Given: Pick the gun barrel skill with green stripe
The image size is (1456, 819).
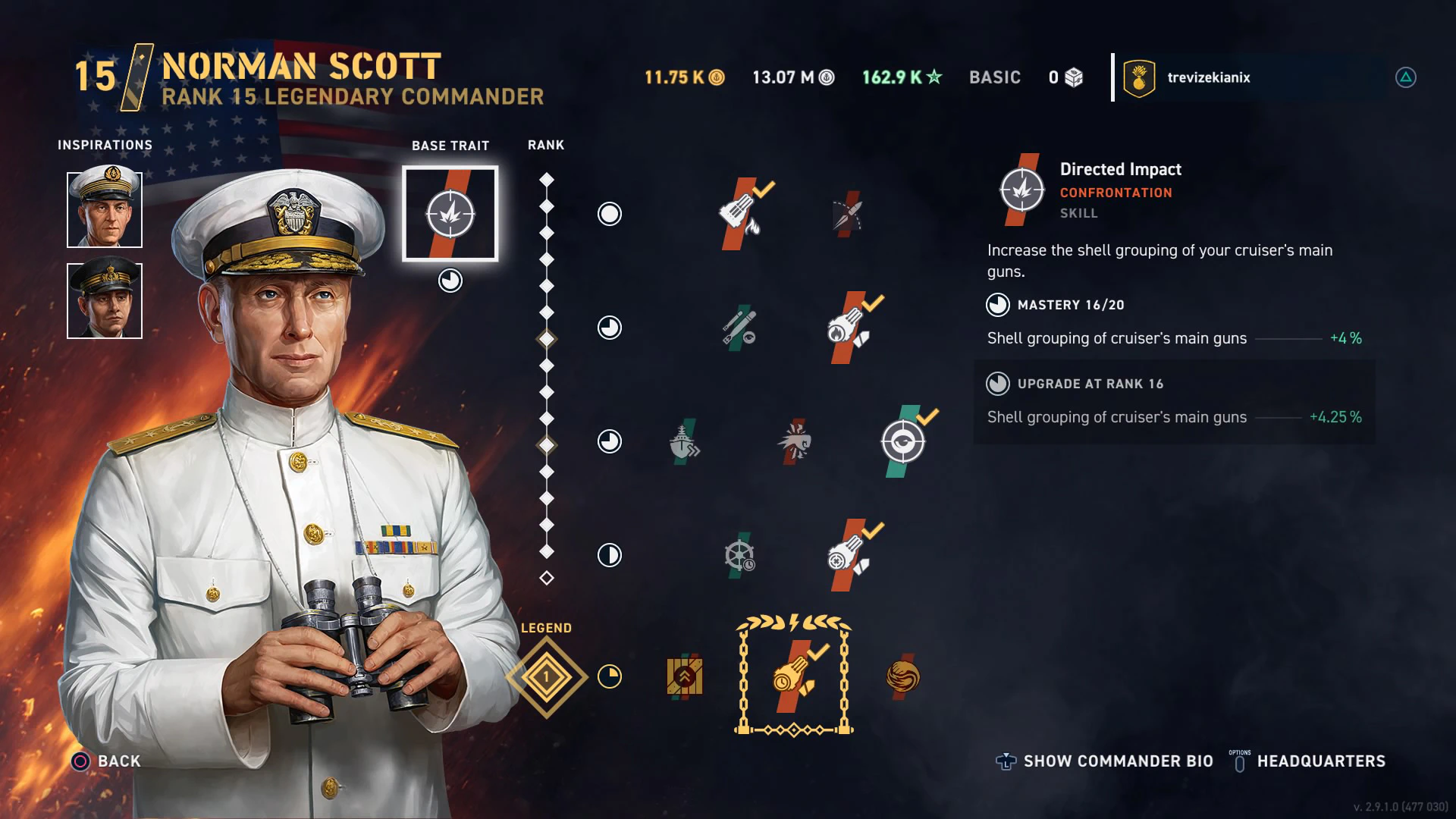Looking at the screenshot, I should coord(739,328).
